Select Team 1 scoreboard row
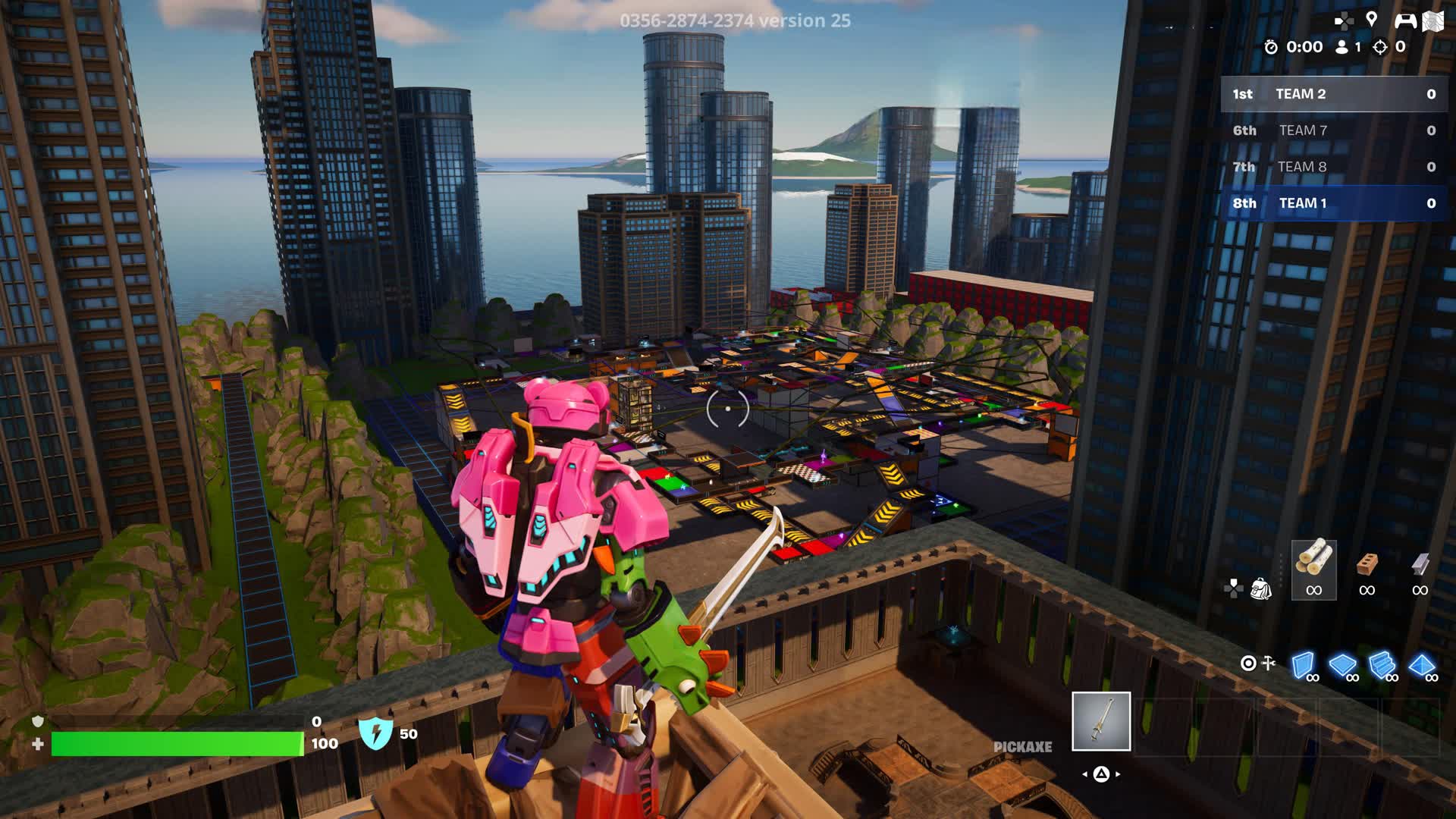 (1333, 203)
